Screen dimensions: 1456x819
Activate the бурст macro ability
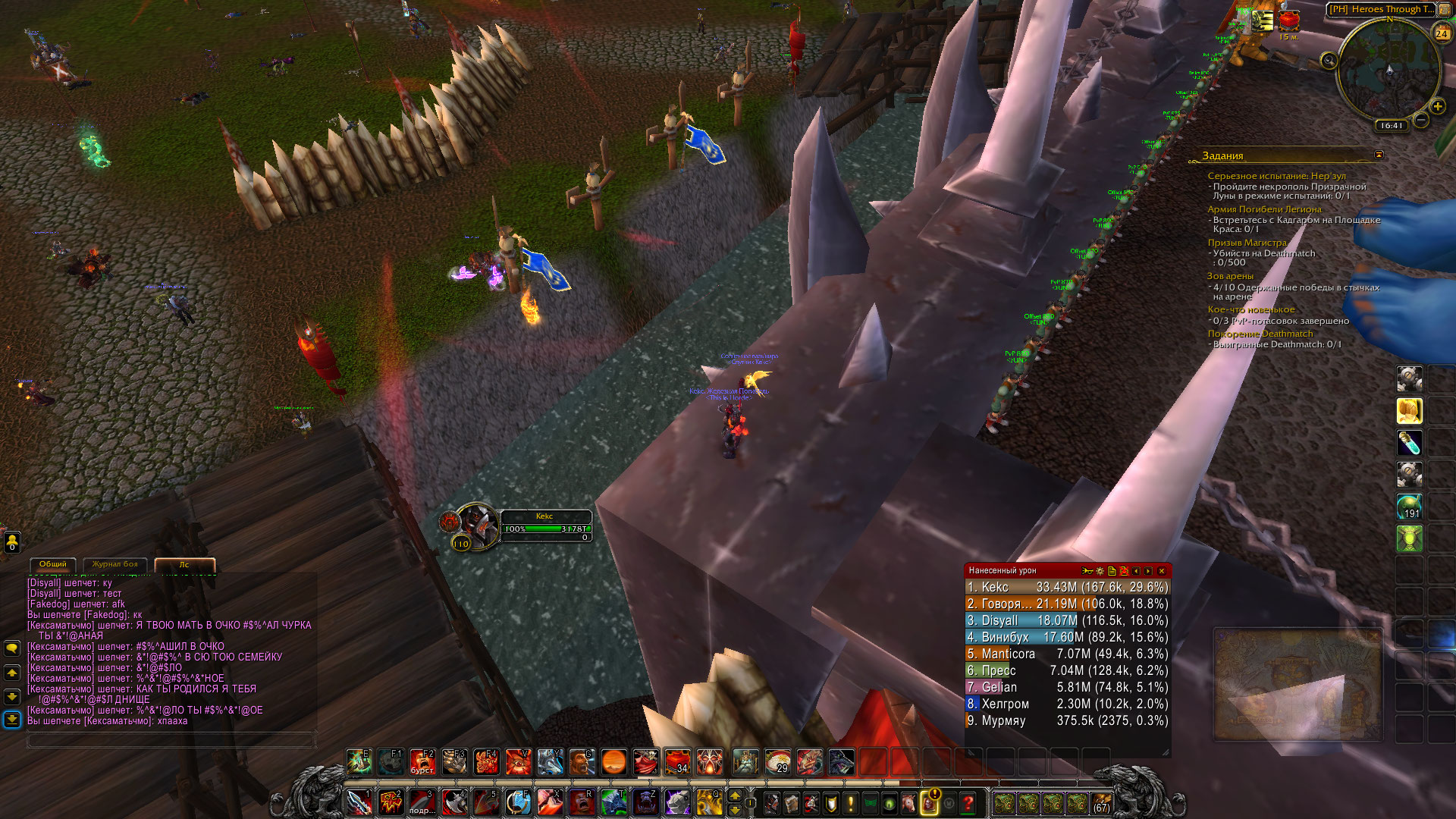(x=422, y=761)
